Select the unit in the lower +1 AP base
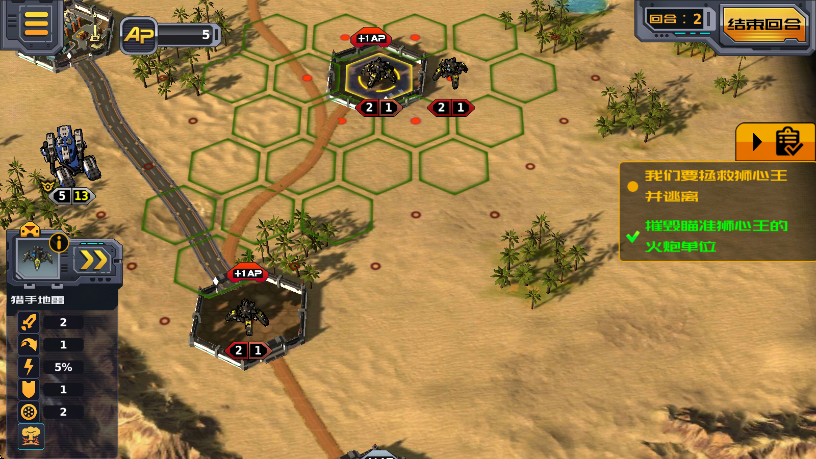Image resolution: width=816 pixels, height=459 pixels. [245, 315]
